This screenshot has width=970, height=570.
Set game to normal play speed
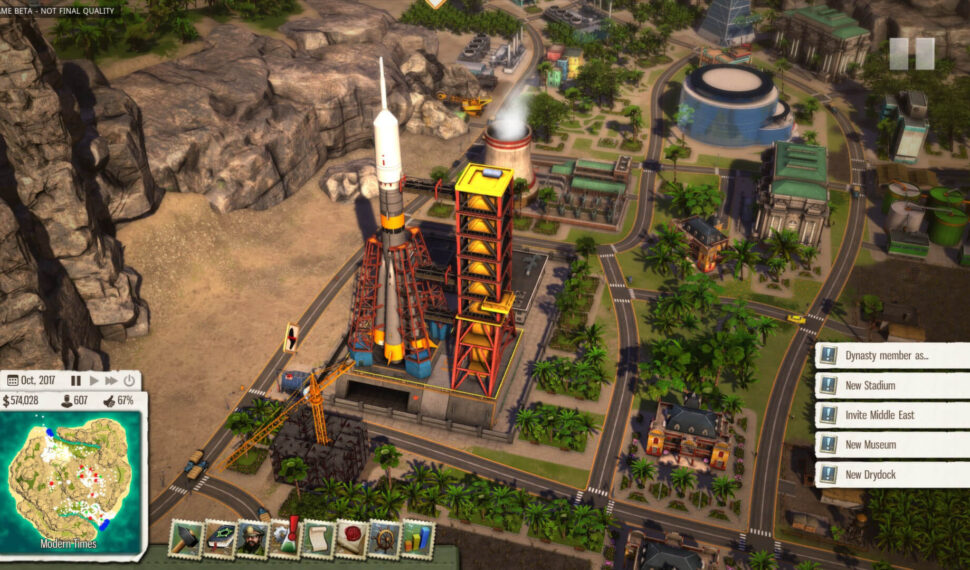96,381
